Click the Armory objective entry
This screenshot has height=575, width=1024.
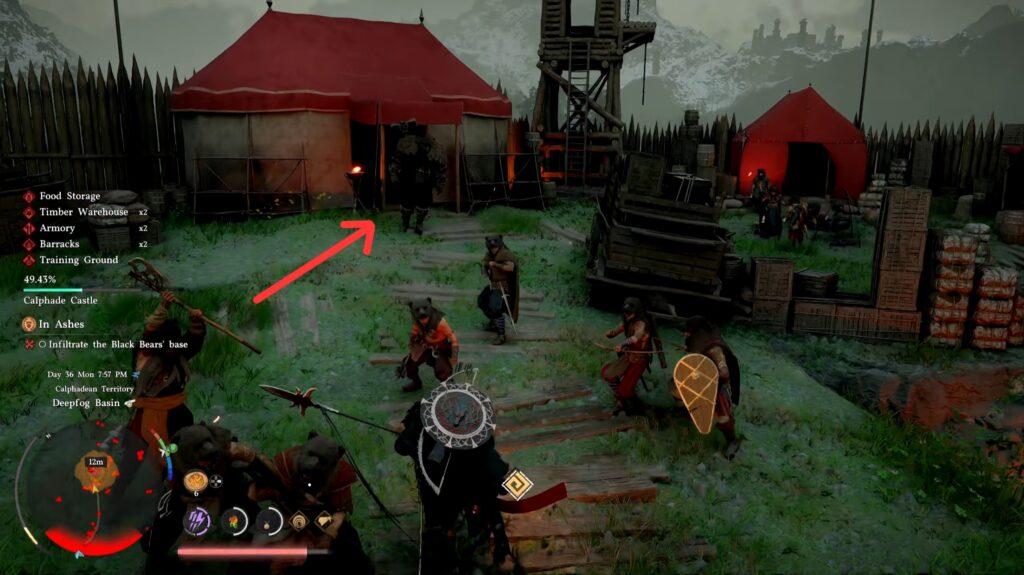57,228
